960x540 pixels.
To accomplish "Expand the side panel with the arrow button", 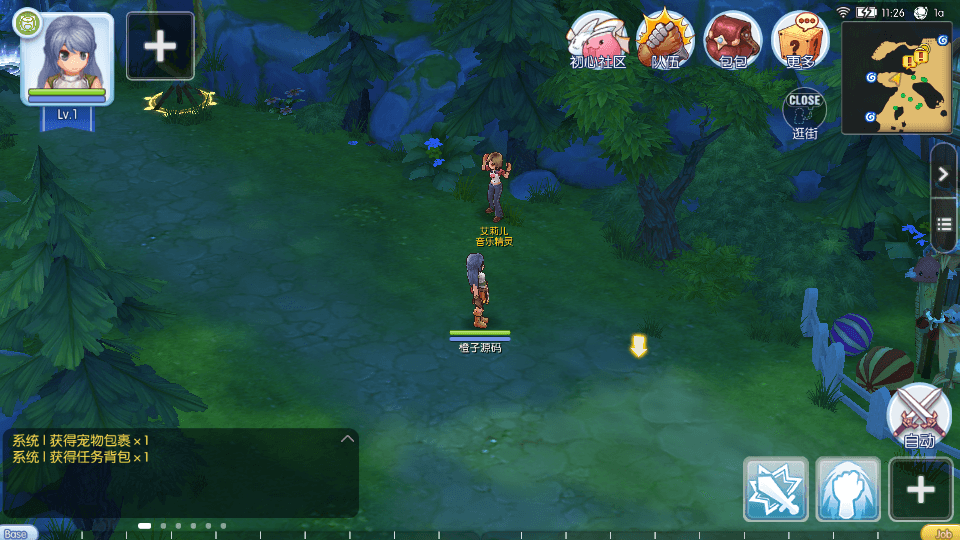I will (x=944, y=174).
